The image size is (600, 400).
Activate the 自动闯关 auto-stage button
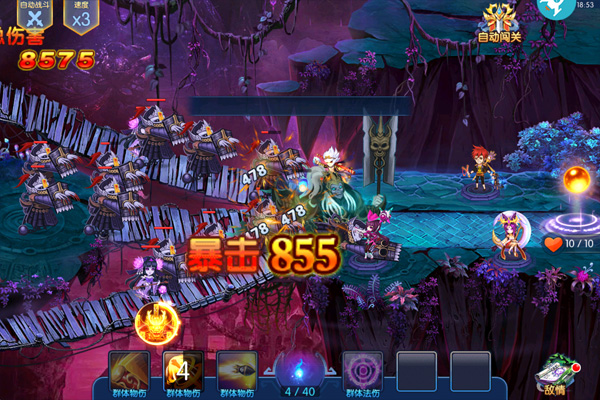pos(500,22)
